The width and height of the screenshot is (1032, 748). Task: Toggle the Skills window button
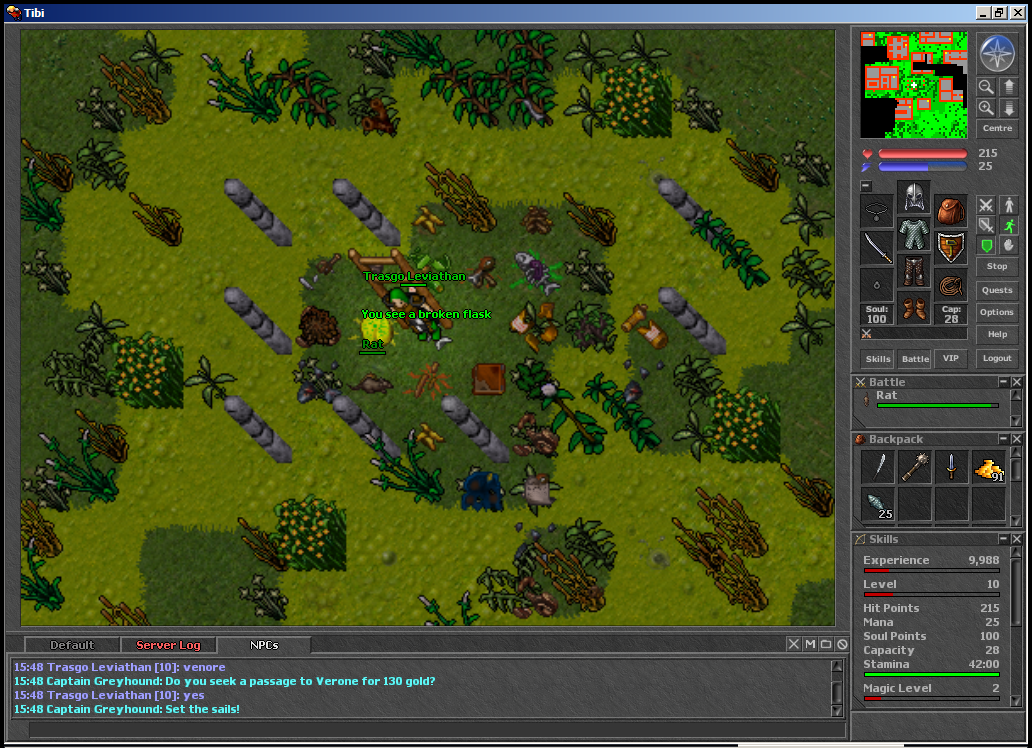[x=878, y=358]
